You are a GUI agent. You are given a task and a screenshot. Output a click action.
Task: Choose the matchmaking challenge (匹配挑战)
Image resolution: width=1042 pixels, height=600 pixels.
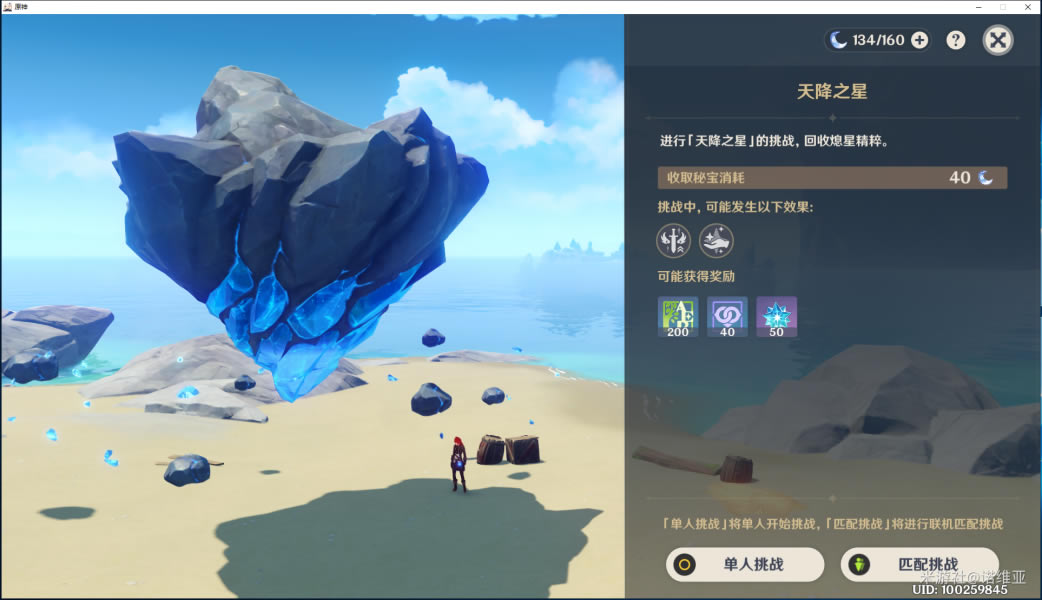[x=919, y=564]
